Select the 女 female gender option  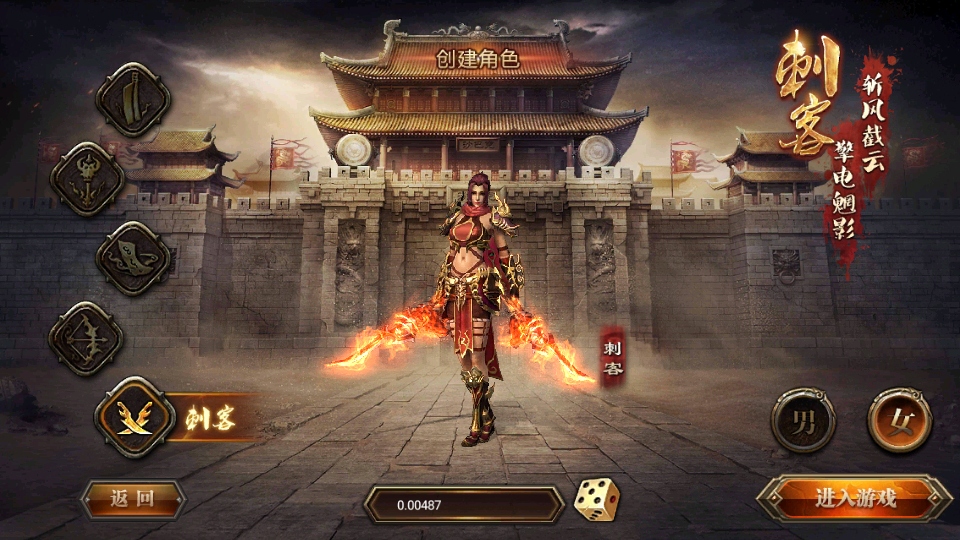(899, 420)
